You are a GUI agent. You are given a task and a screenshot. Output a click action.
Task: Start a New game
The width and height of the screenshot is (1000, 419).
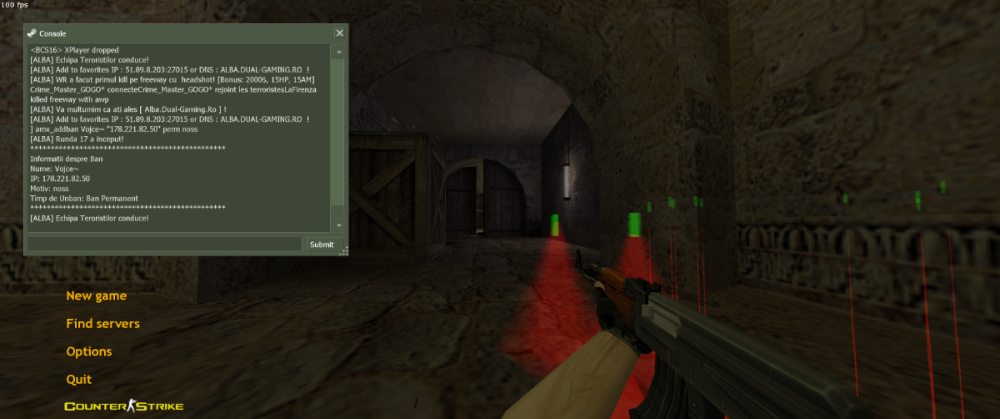click(96, 296)
